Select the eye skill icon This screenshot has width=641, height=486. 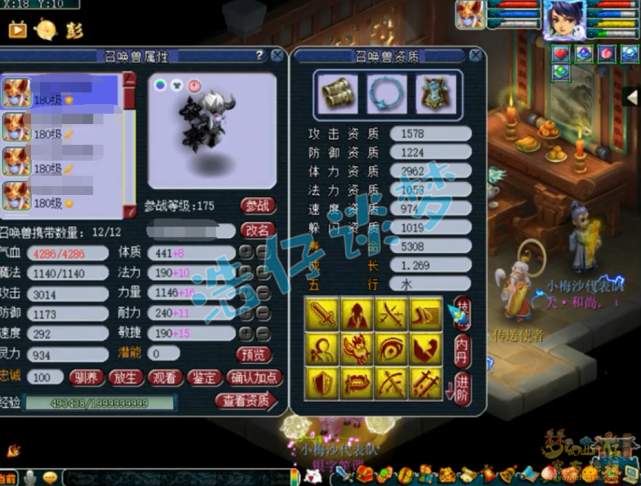[392, 350]
